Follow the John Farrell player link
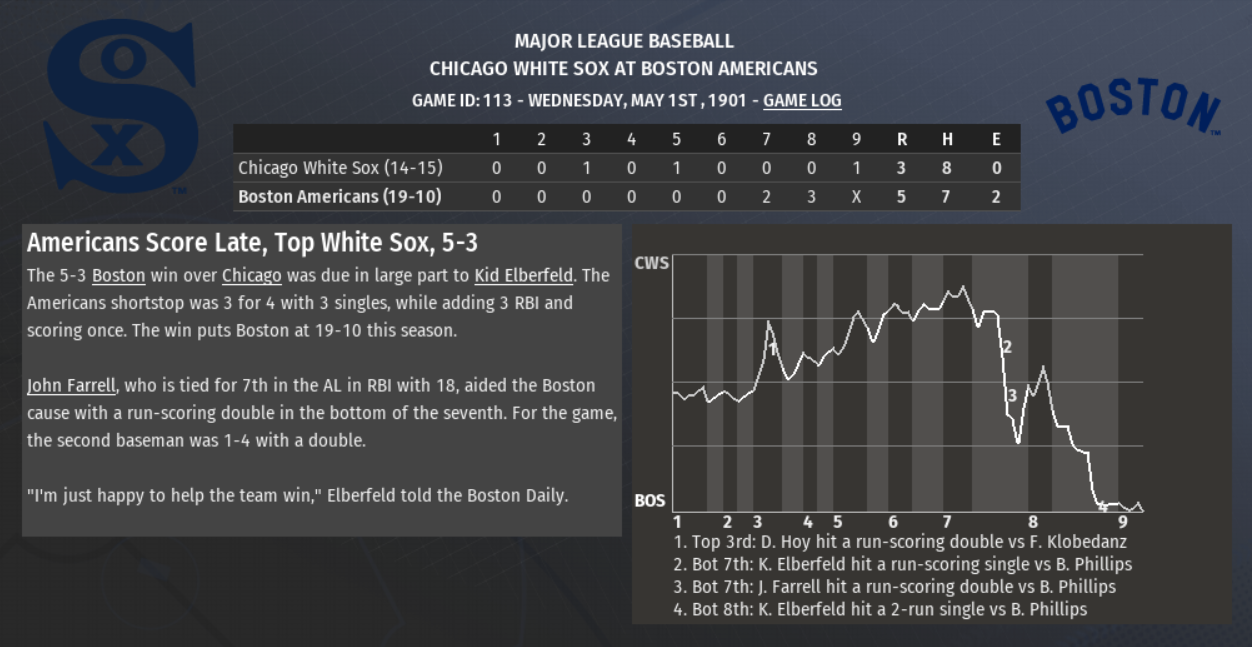This screenshot has width=1252, height=647. coord(71,385)
